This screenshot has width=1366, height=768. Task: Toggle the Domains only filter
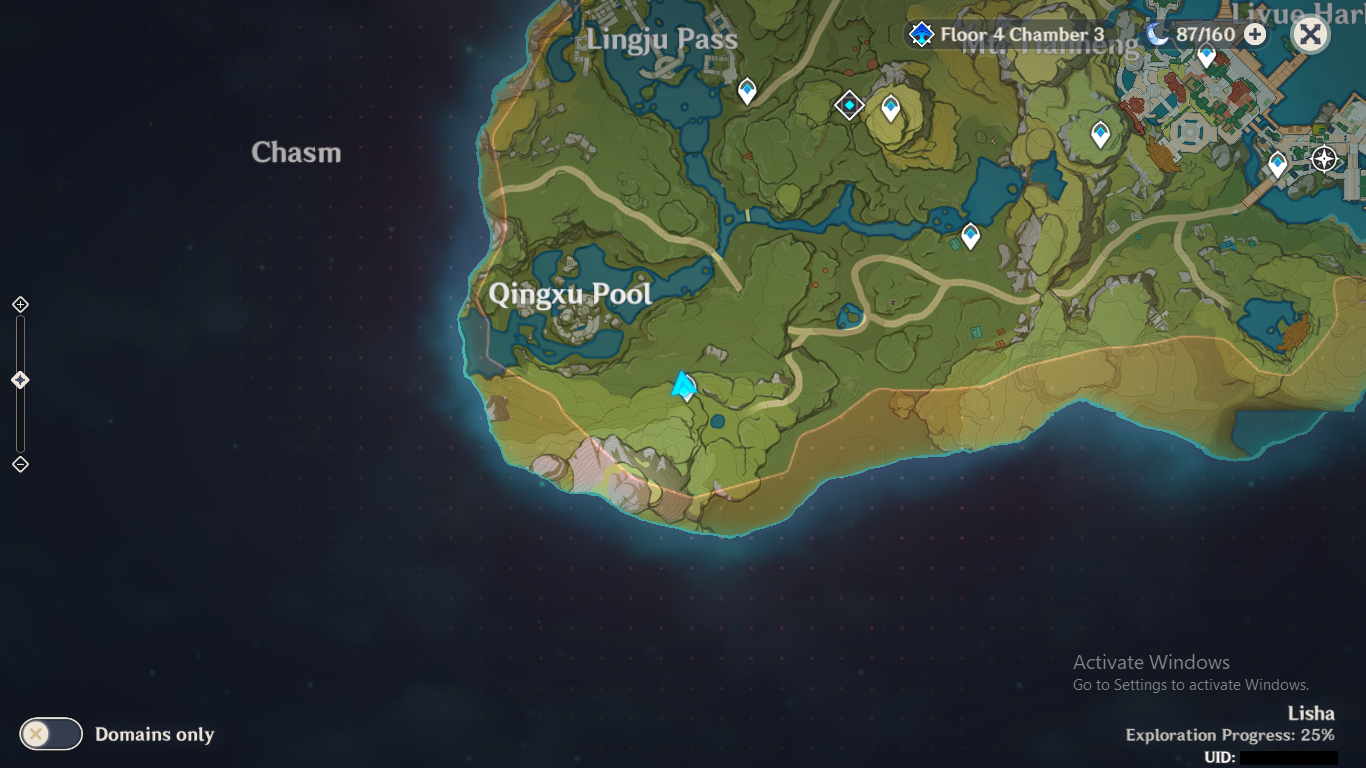51,734
